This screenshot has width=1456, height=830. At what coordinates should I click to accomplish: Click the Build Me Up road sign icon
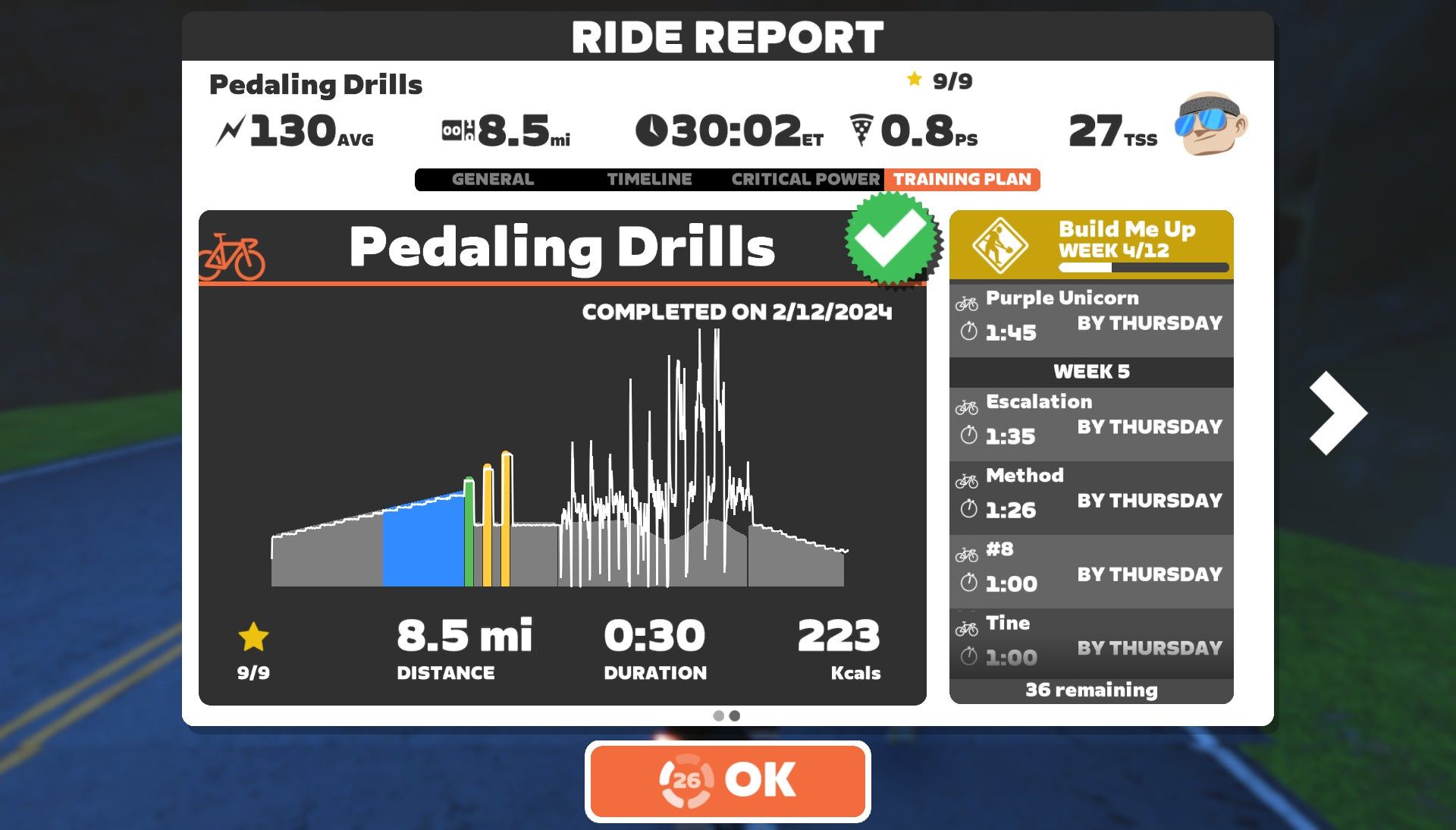(x=1003, y=243)
